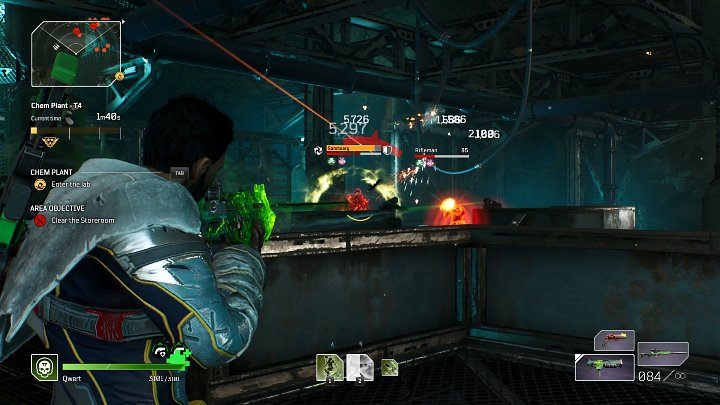Screen dimensions: 720x405
Task: Activate the second skill on cooldown
Action: pos(360,368)
